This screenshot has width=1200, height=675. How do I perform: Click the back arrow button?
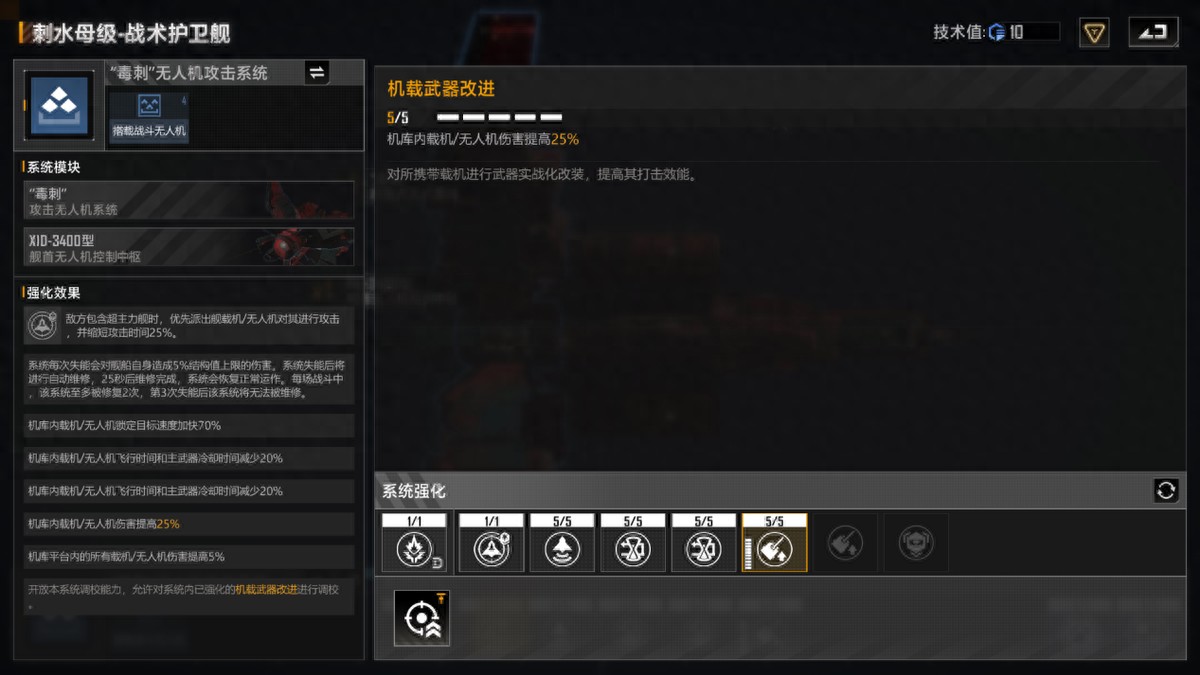1153,32
